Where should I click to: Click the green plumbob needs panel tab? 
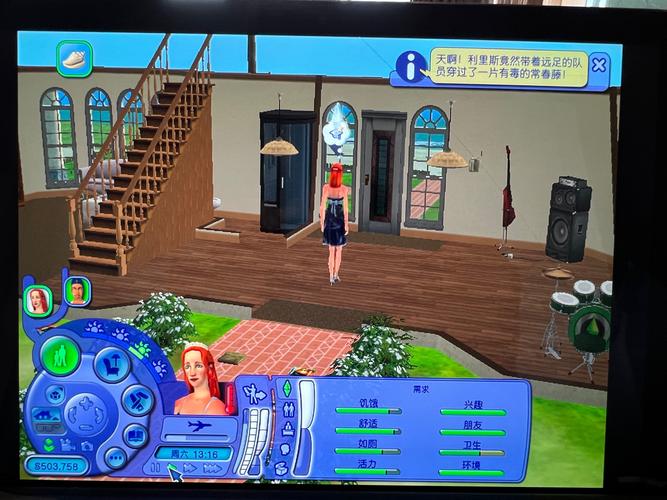click(x=286, y=388)
